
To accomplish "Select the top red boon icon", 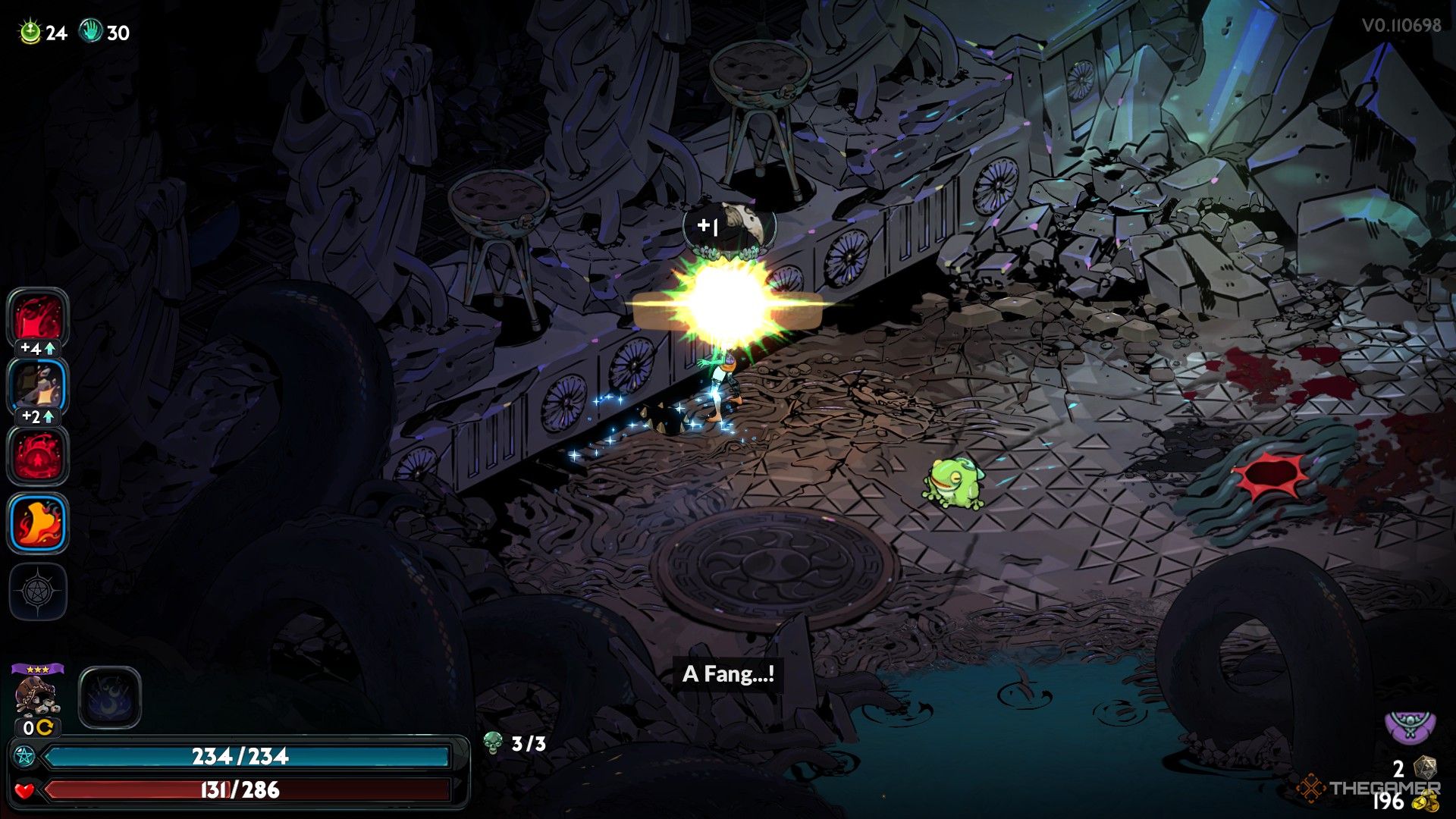I will (38, 318).
